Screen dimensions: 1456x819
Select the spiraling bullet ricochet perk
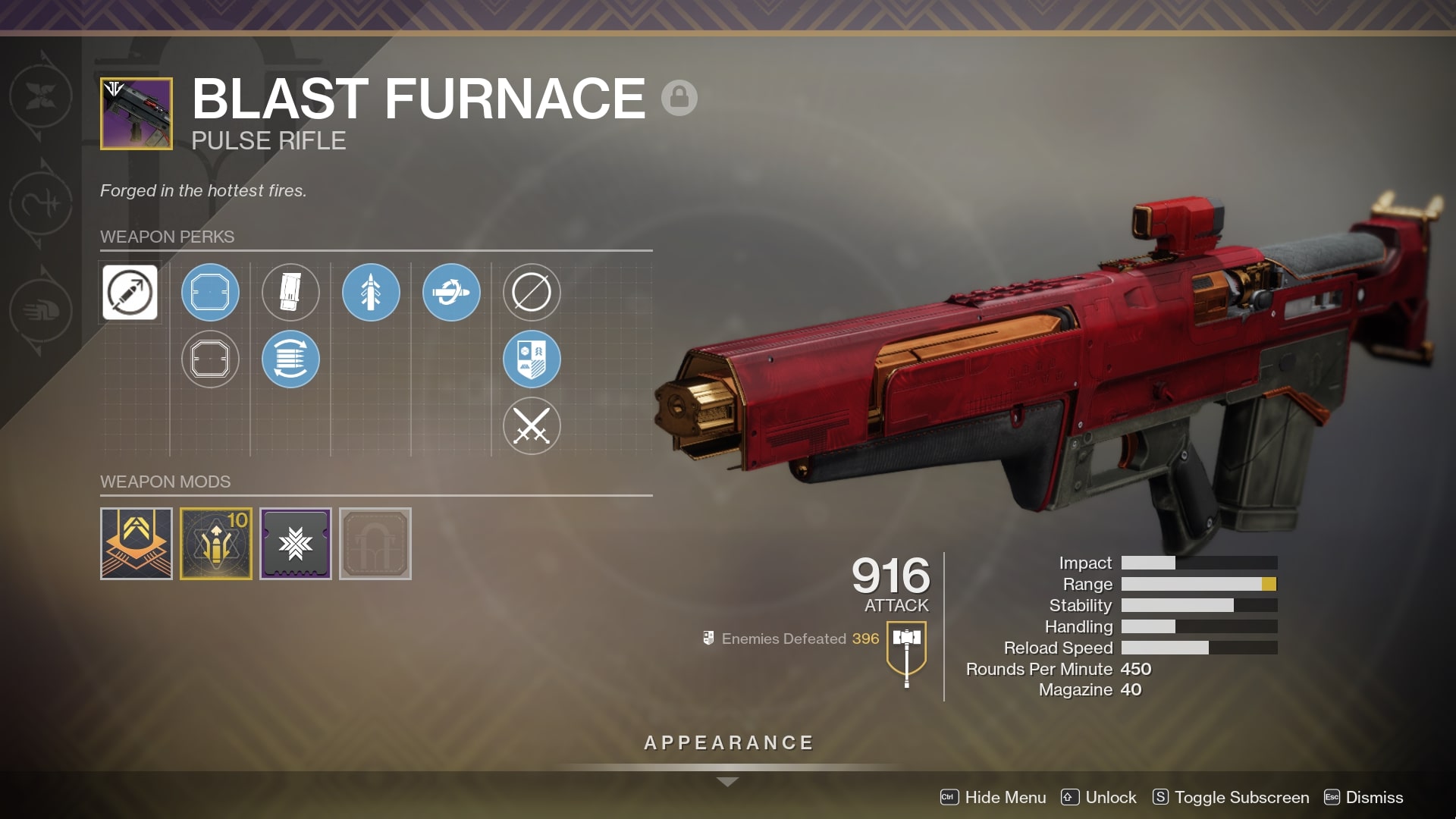click(x=451, y=292)
